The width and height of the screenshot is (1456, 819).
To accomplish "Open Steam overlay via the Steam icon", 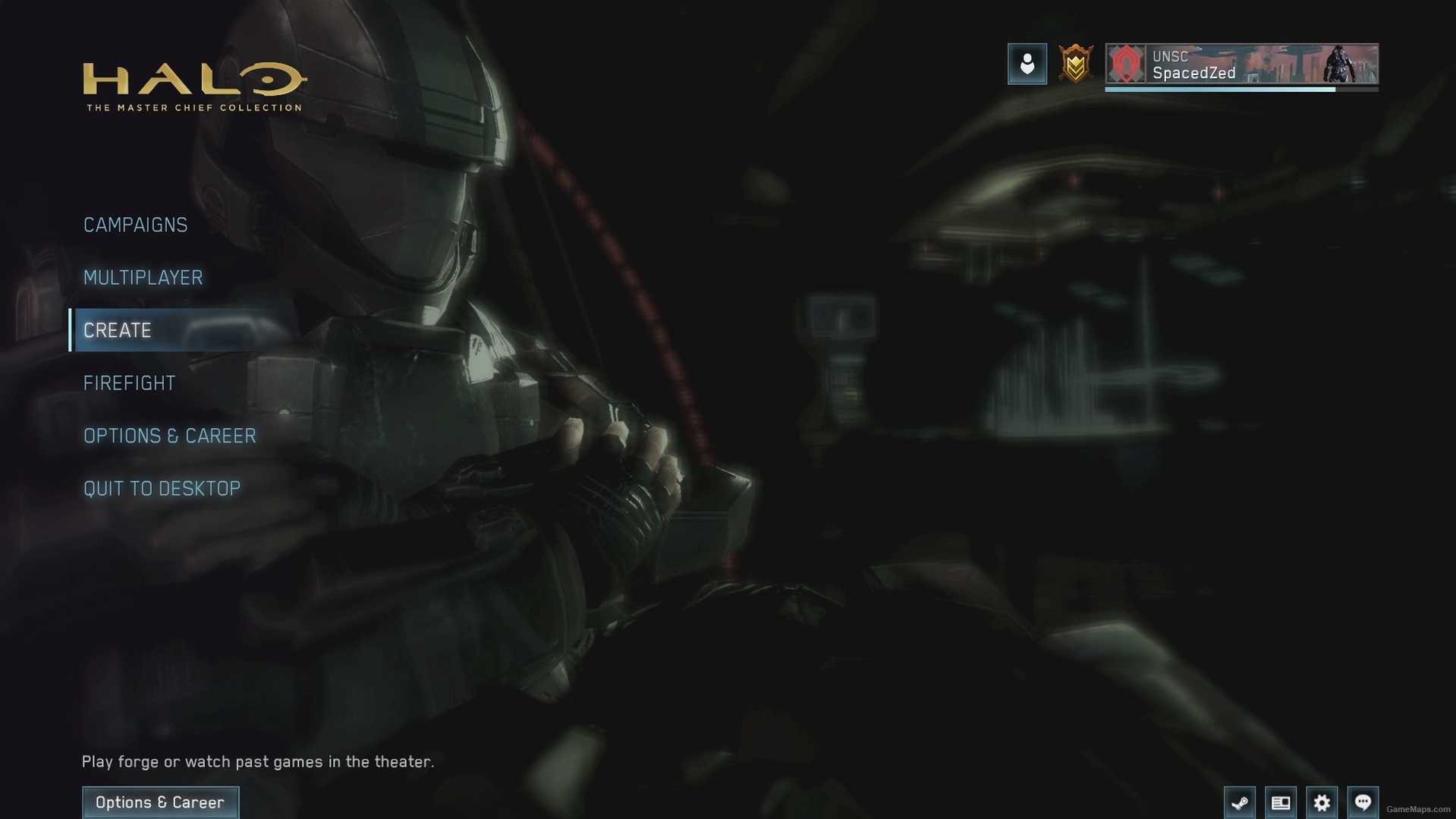I will point(1241,802).
